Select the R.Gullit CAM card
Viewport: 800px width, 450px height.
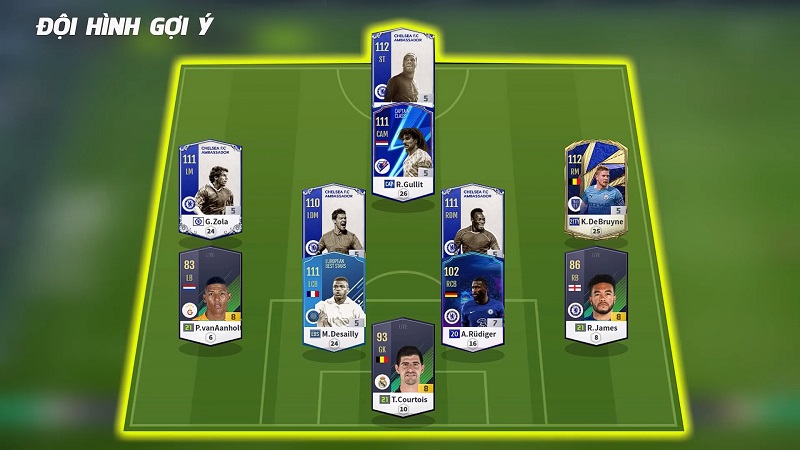(403, 150)
